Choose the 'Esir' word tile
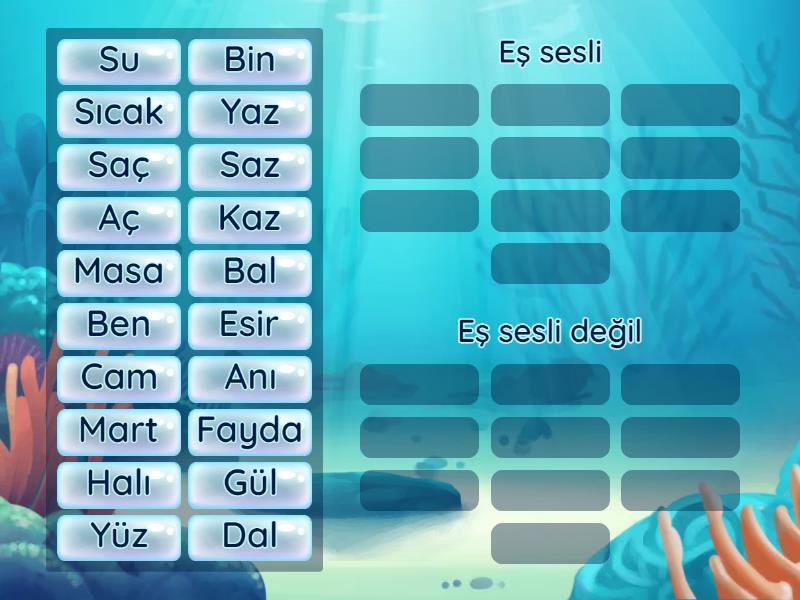Image resolution: width=800 pixels, height=600 pixels. [x=250, y=326]
